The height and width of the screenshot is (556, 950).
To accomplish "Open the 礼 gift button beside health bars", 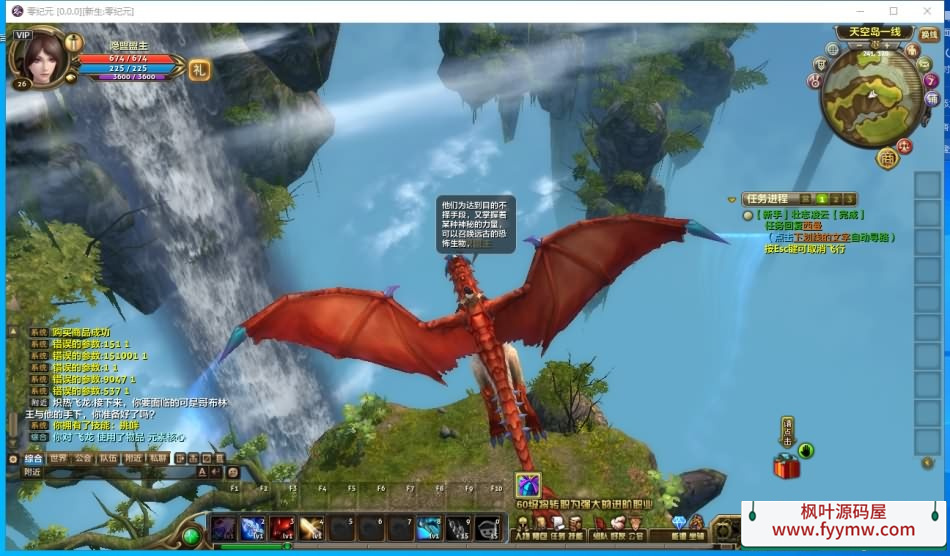I will pos(200,69).
